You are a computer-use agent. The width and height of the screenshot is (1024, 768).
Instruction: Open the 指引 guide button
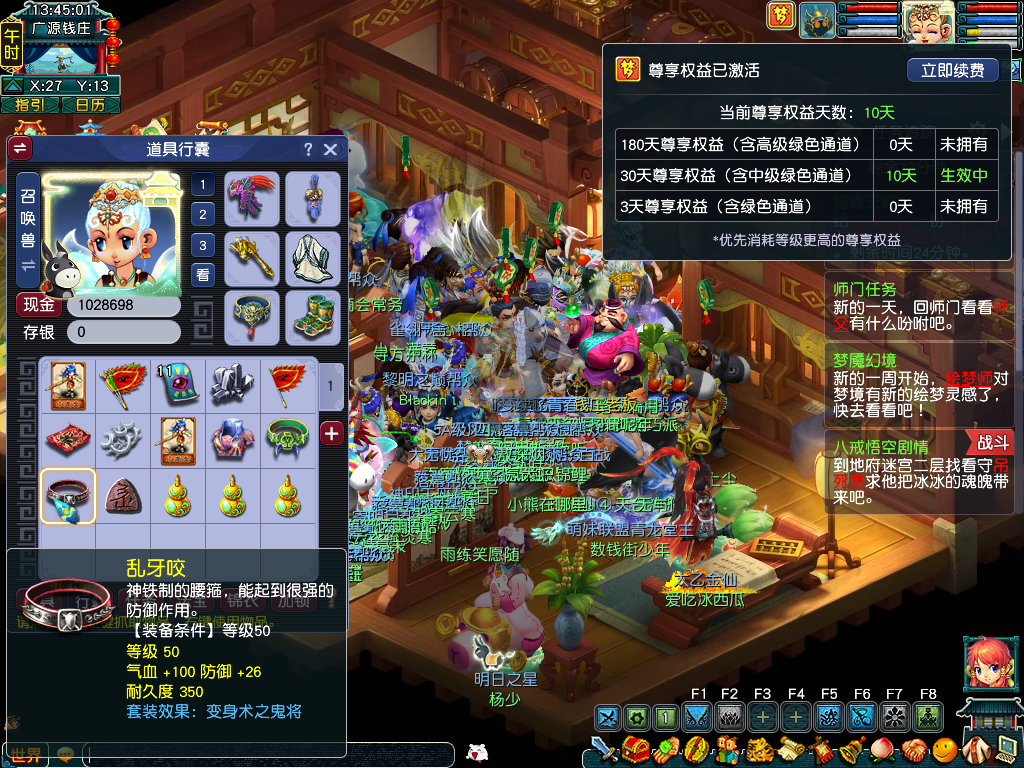click(x=29, y=104)
